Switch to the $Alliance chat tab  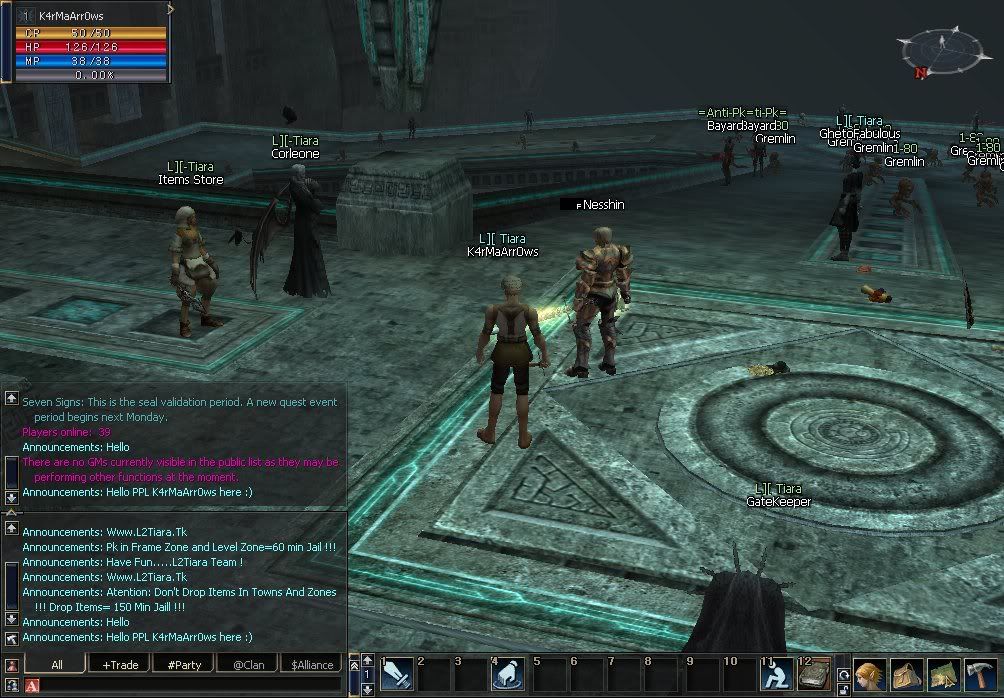311,664
